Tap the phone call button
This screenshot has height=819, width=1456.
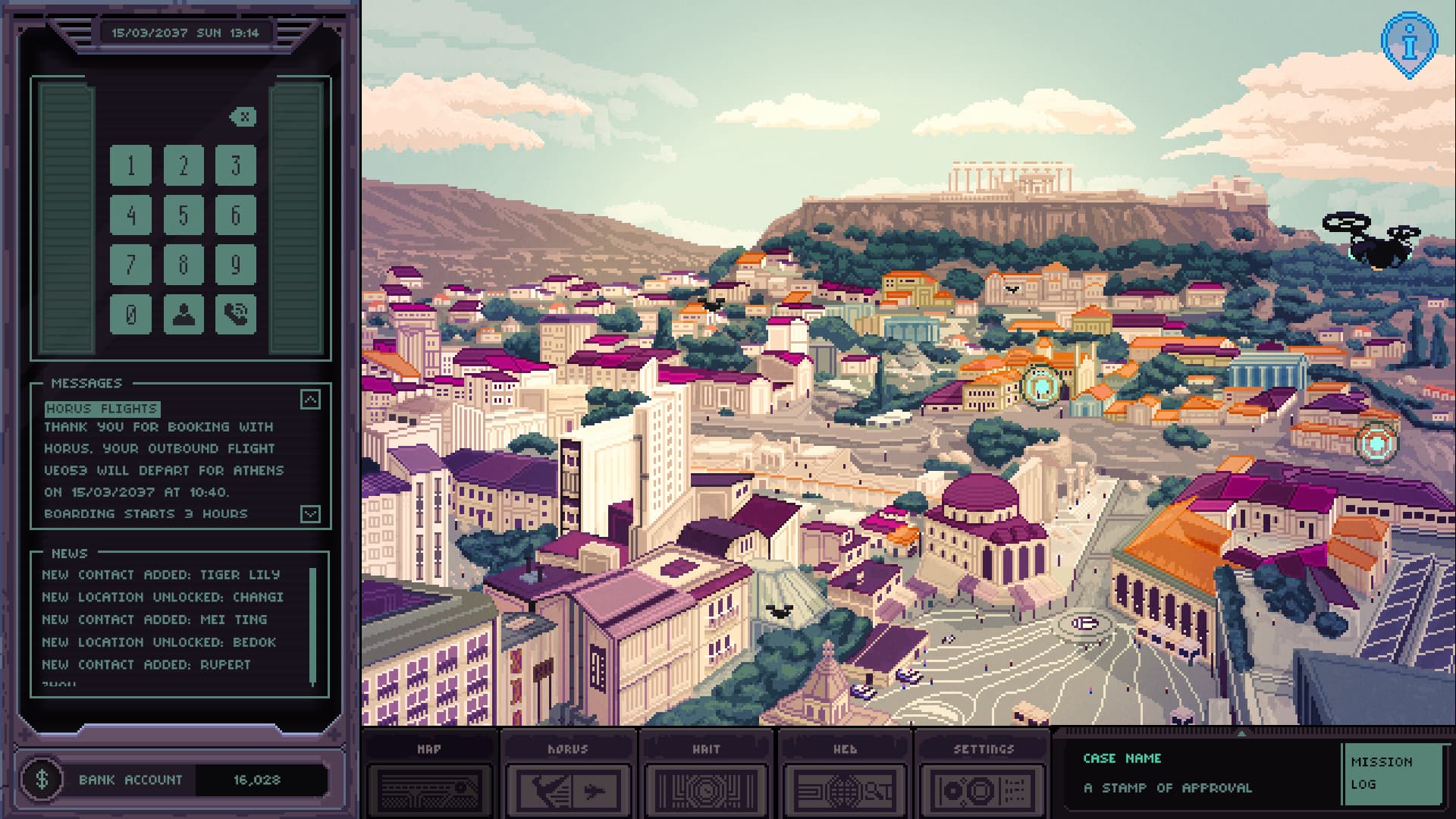coord(235,314)
